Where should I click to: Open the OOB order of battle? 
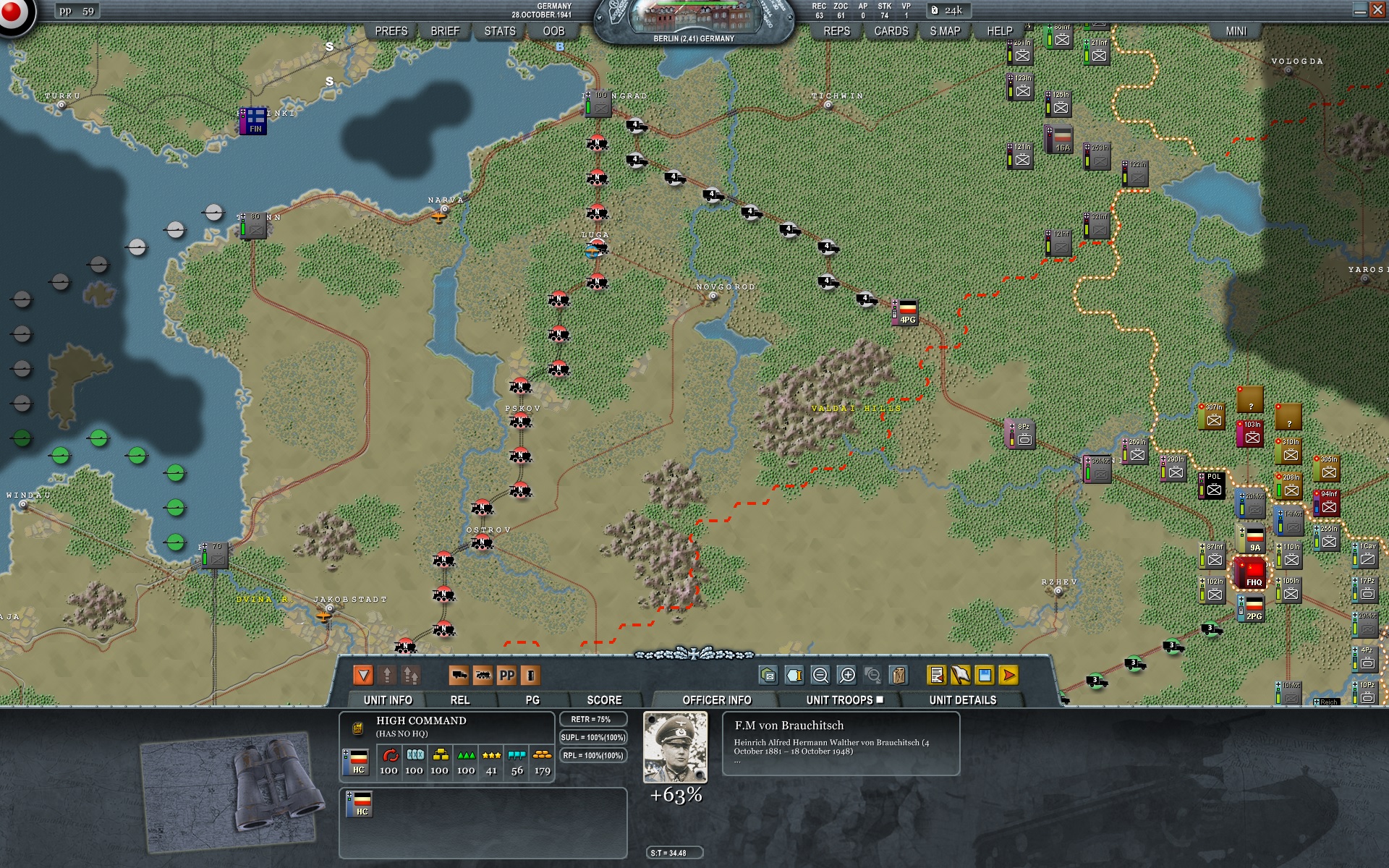coord(553,31)
